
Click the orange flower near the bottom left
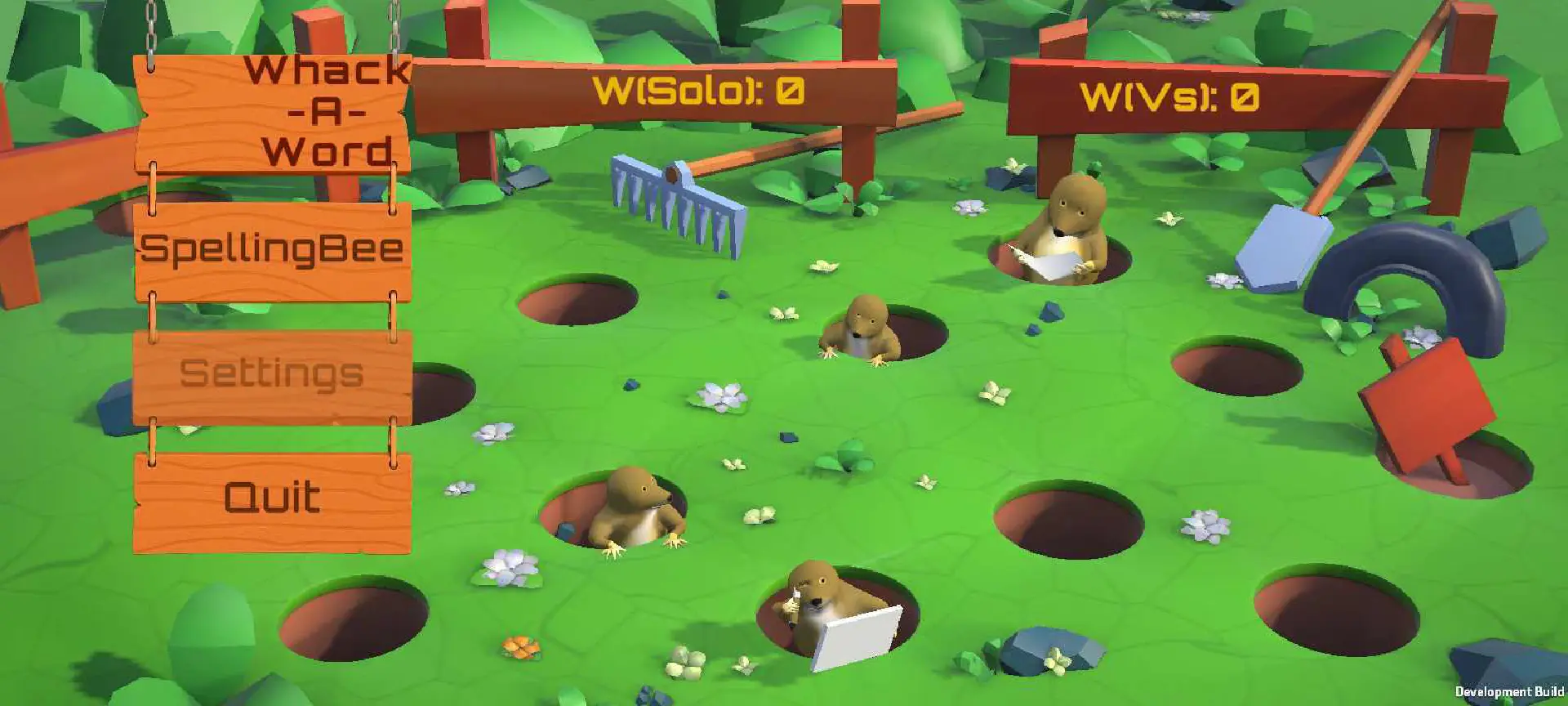point(520,648)
